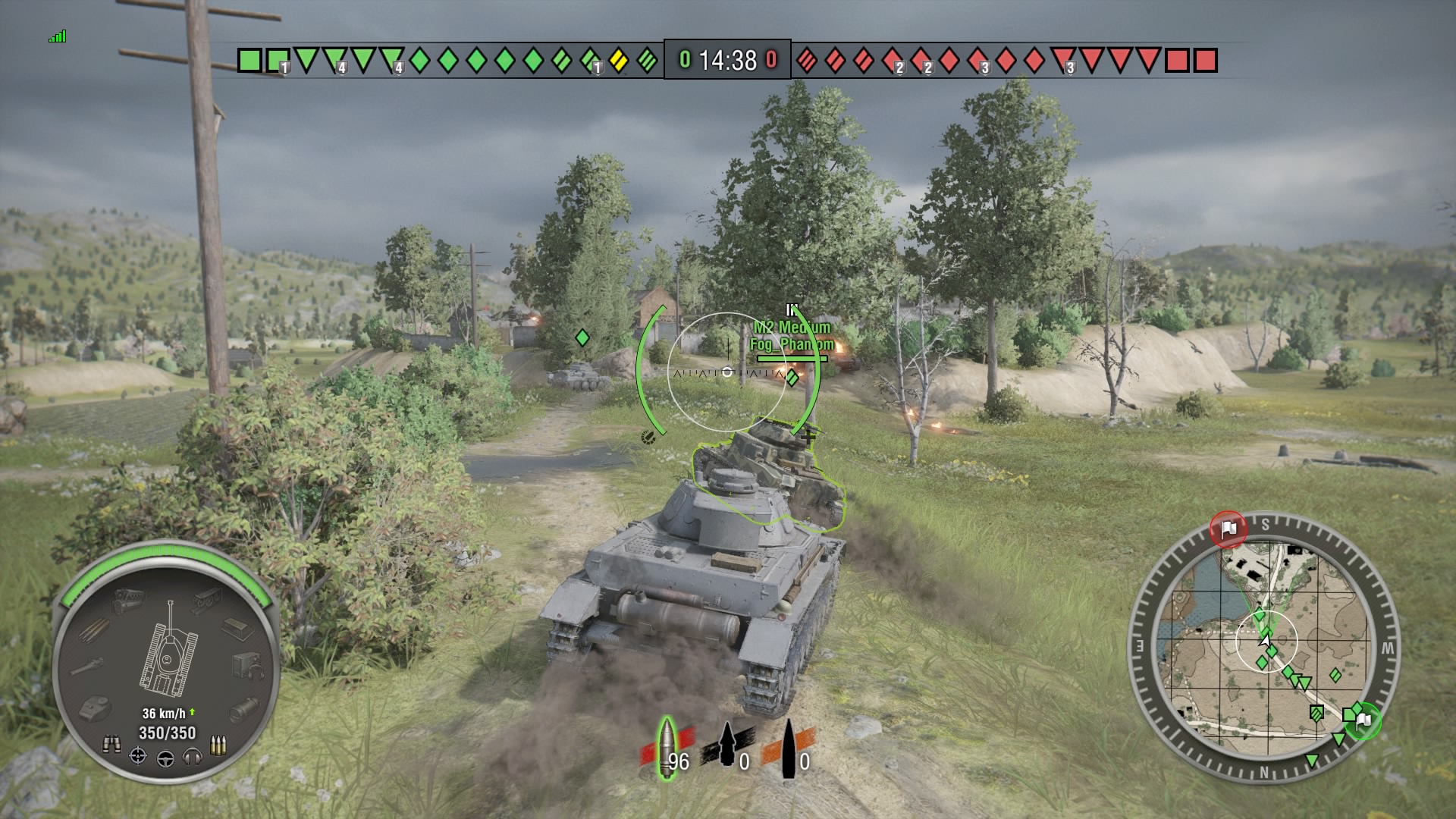Click the track module icon in the damage panel
The image size is (1456, 819).
click(206, 599)
